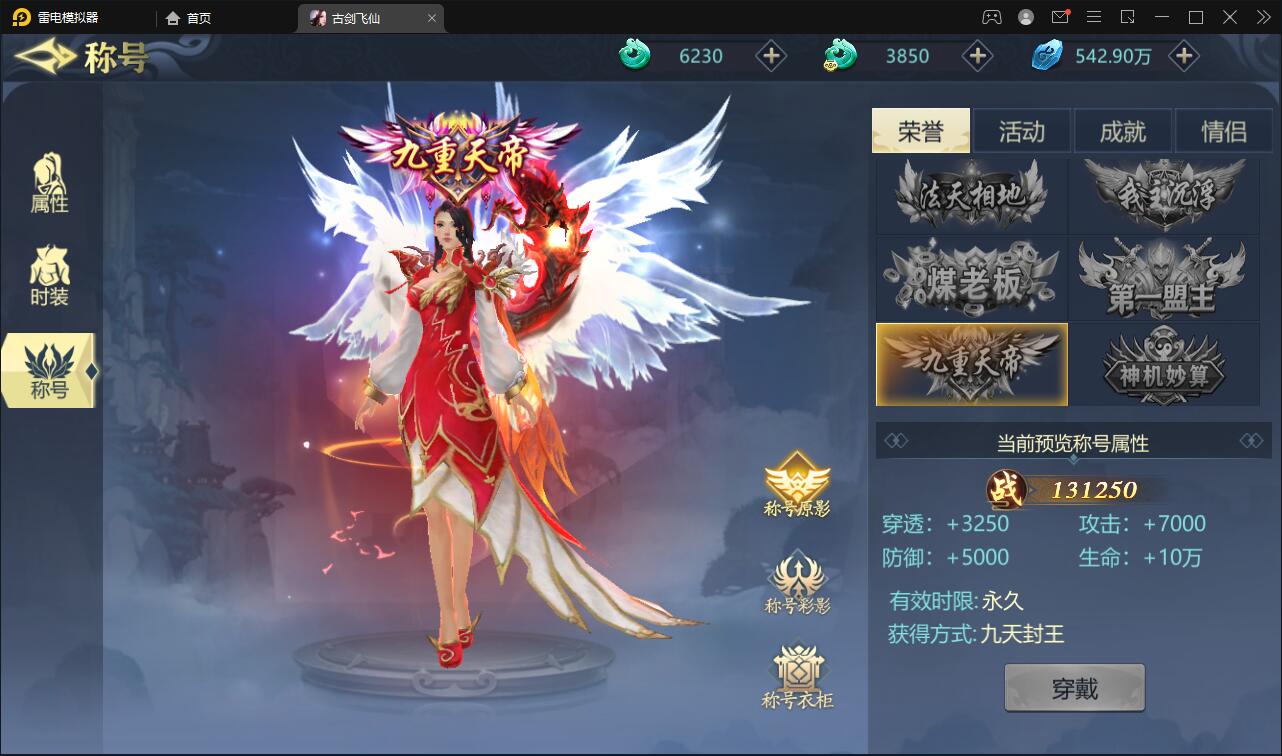Switch to the 活动 (Activity) tab
This screenshot has height=756, width=1282.
(1021, 131)
